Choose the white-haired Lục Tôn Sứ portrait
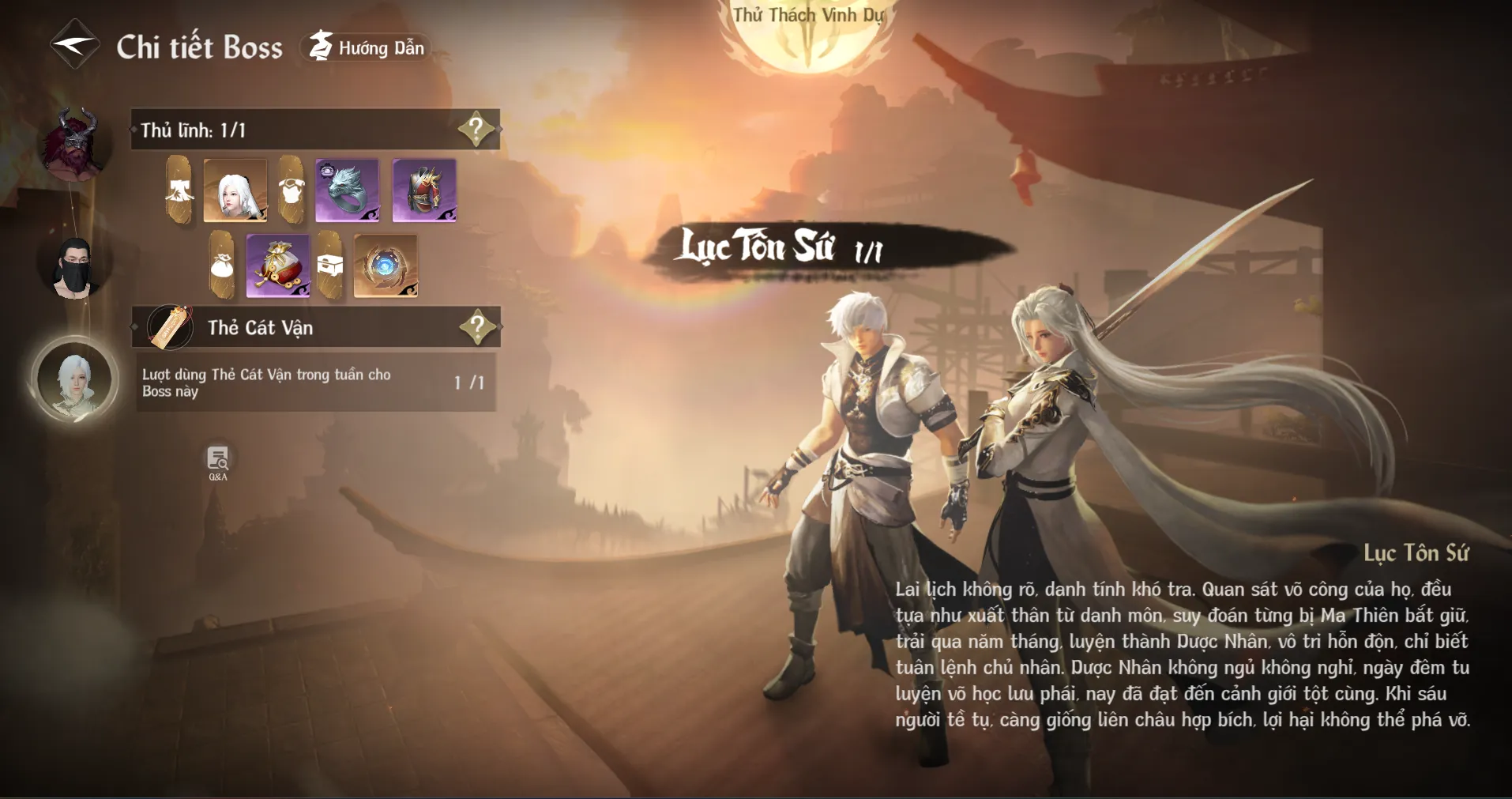Image resolution: width=1512 pixels, height=799 pixels. (75, 382)
